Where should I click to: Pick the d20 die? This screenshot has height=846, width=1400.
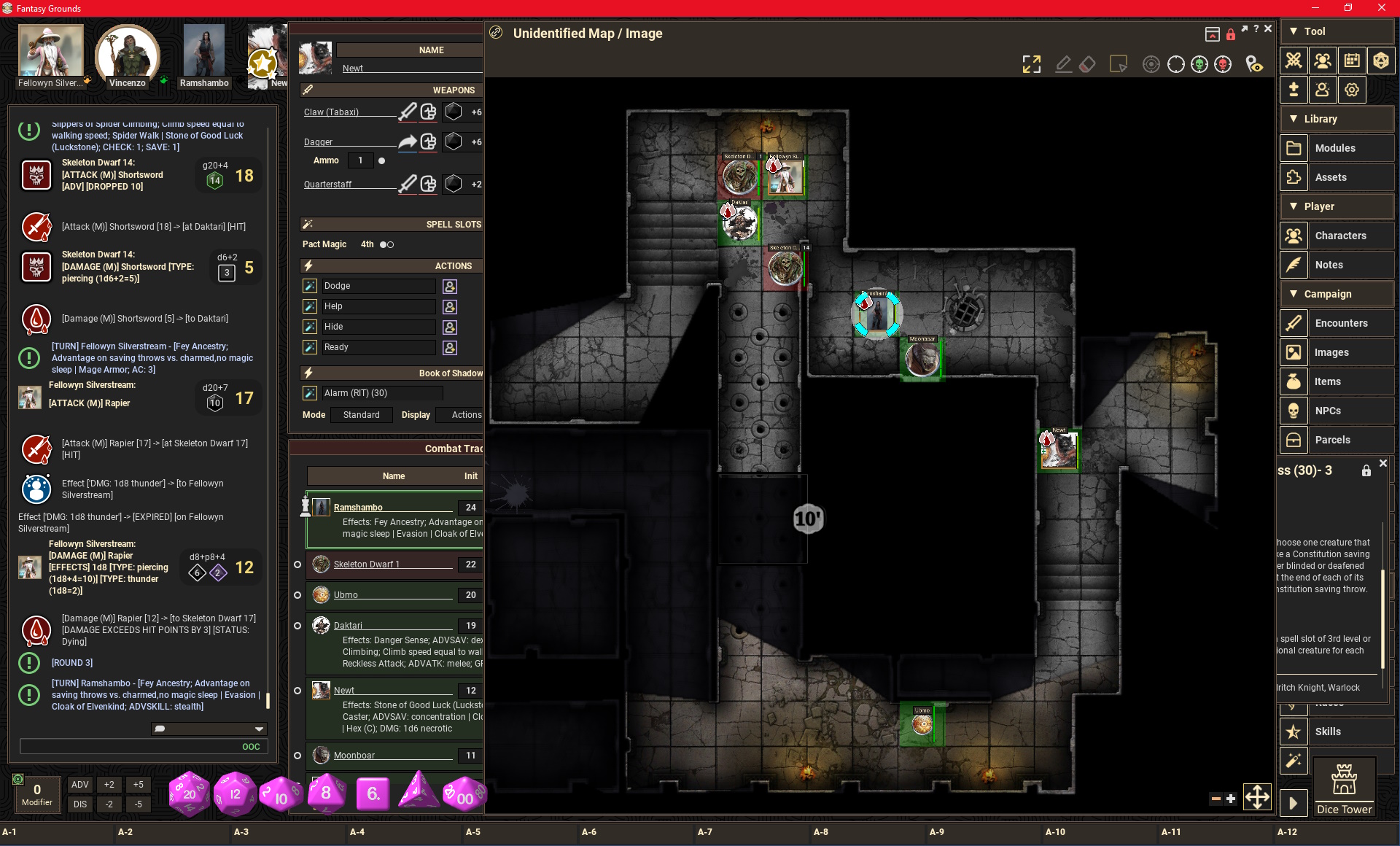click(189, 793)
